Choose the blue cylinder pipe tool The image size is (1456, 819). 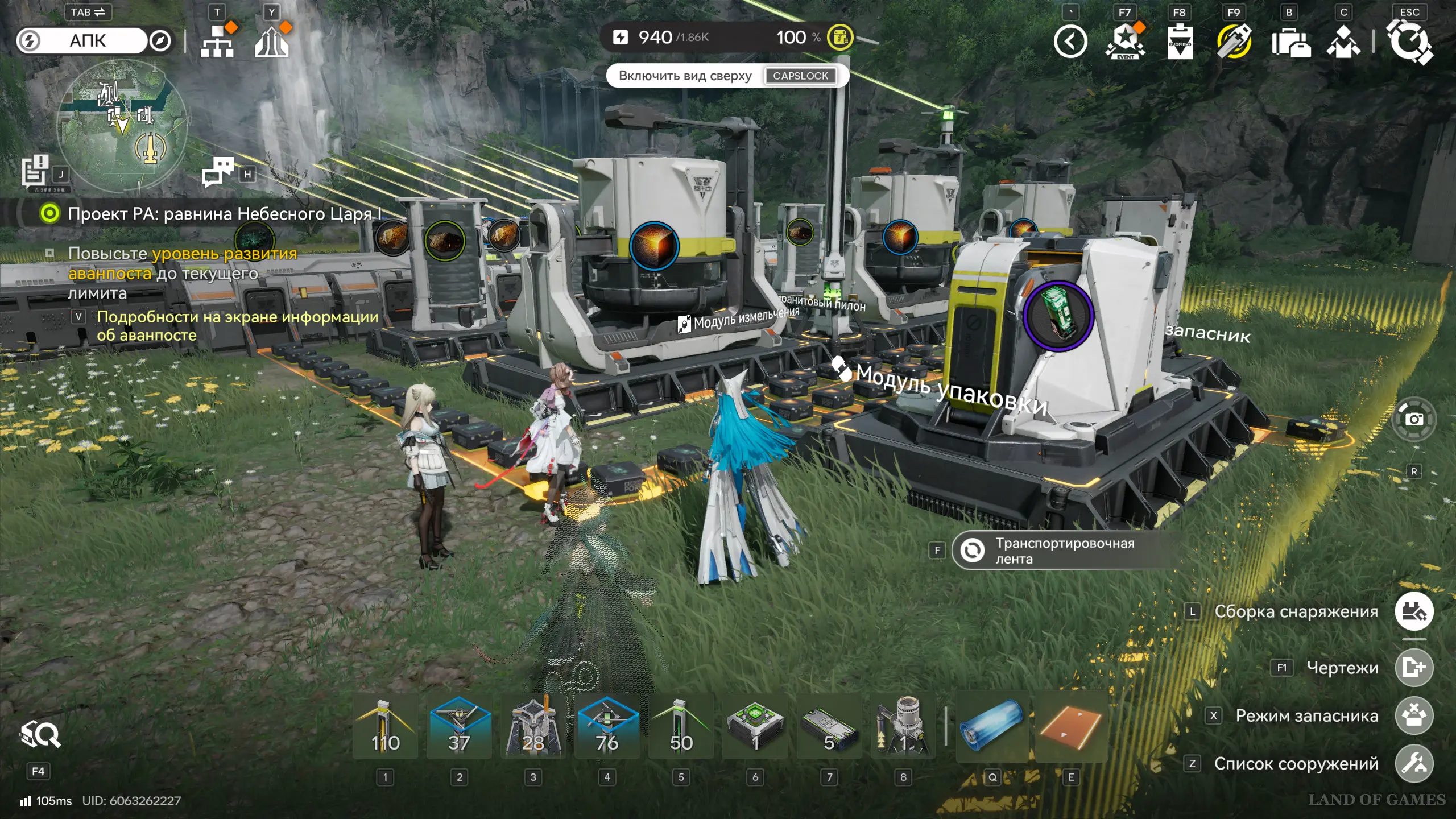pos(992,727)
